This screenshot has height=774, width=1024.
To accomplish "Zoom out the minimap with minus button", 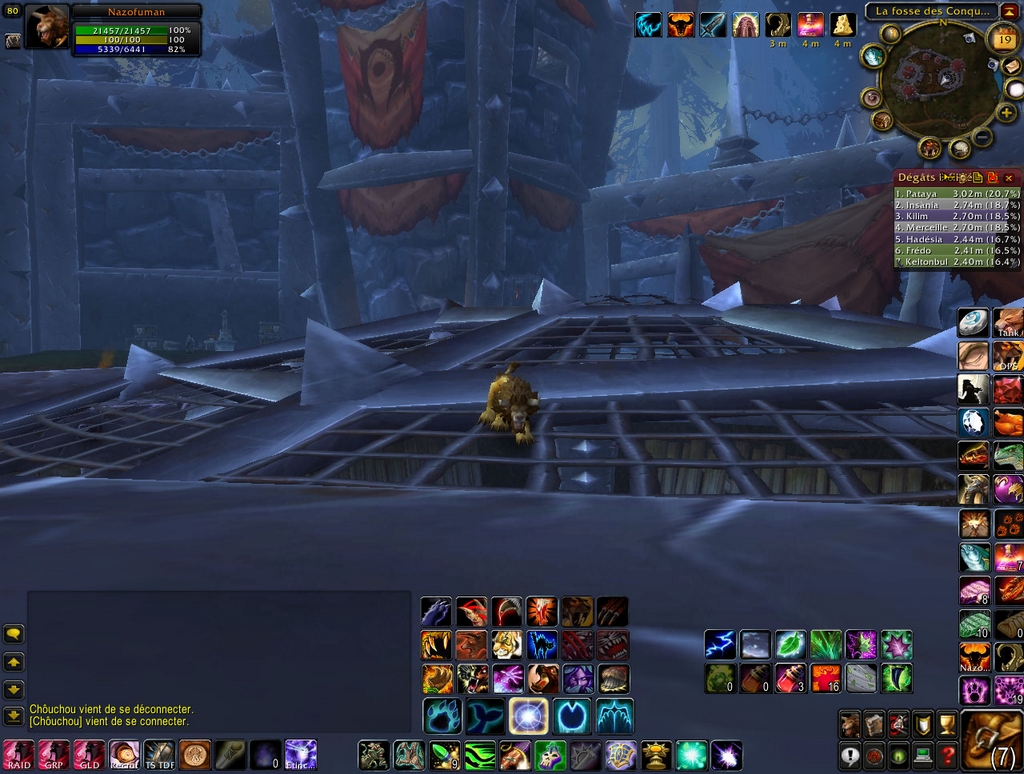I will [x=983, y=137].
